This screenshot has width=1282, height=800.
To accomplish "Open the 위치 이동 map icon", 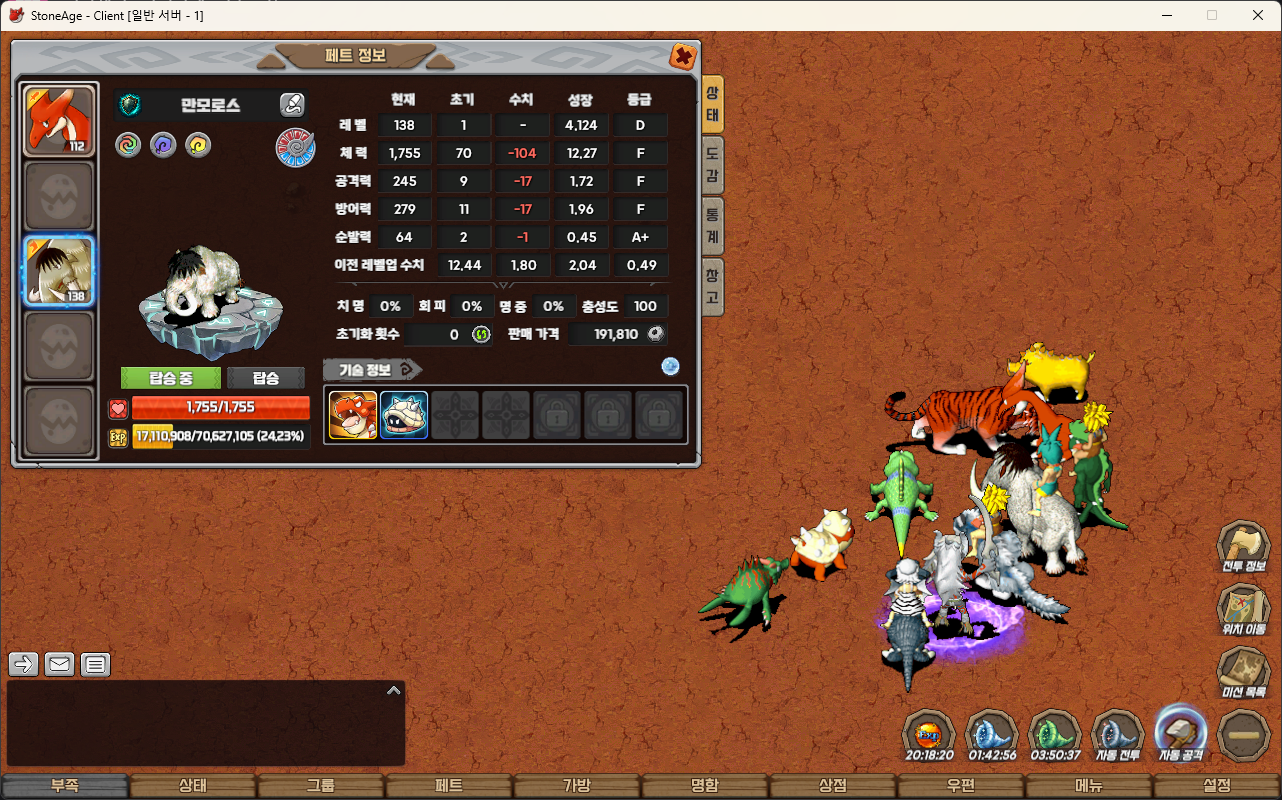I will [1243, 608].
